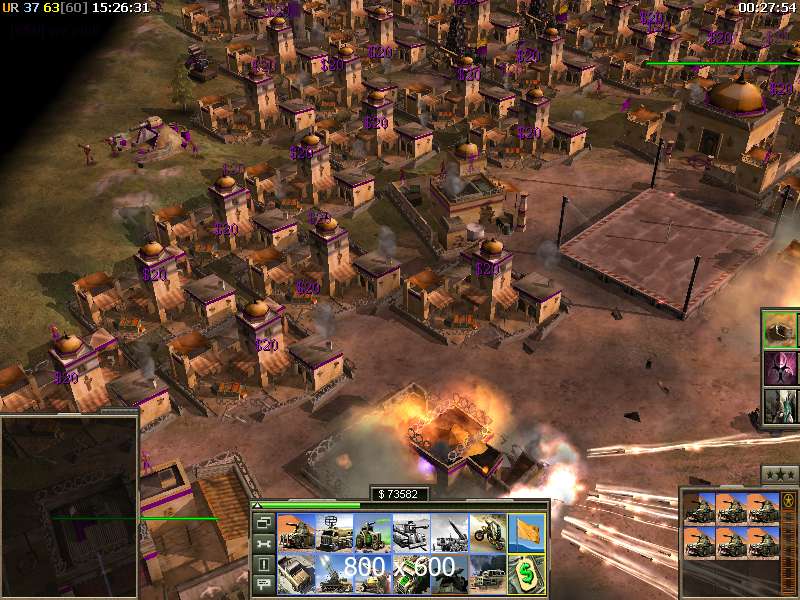Screen dimensions: 800x600
Task: Activate the purple biohazard special power
Action: click(x=780, y=367)
